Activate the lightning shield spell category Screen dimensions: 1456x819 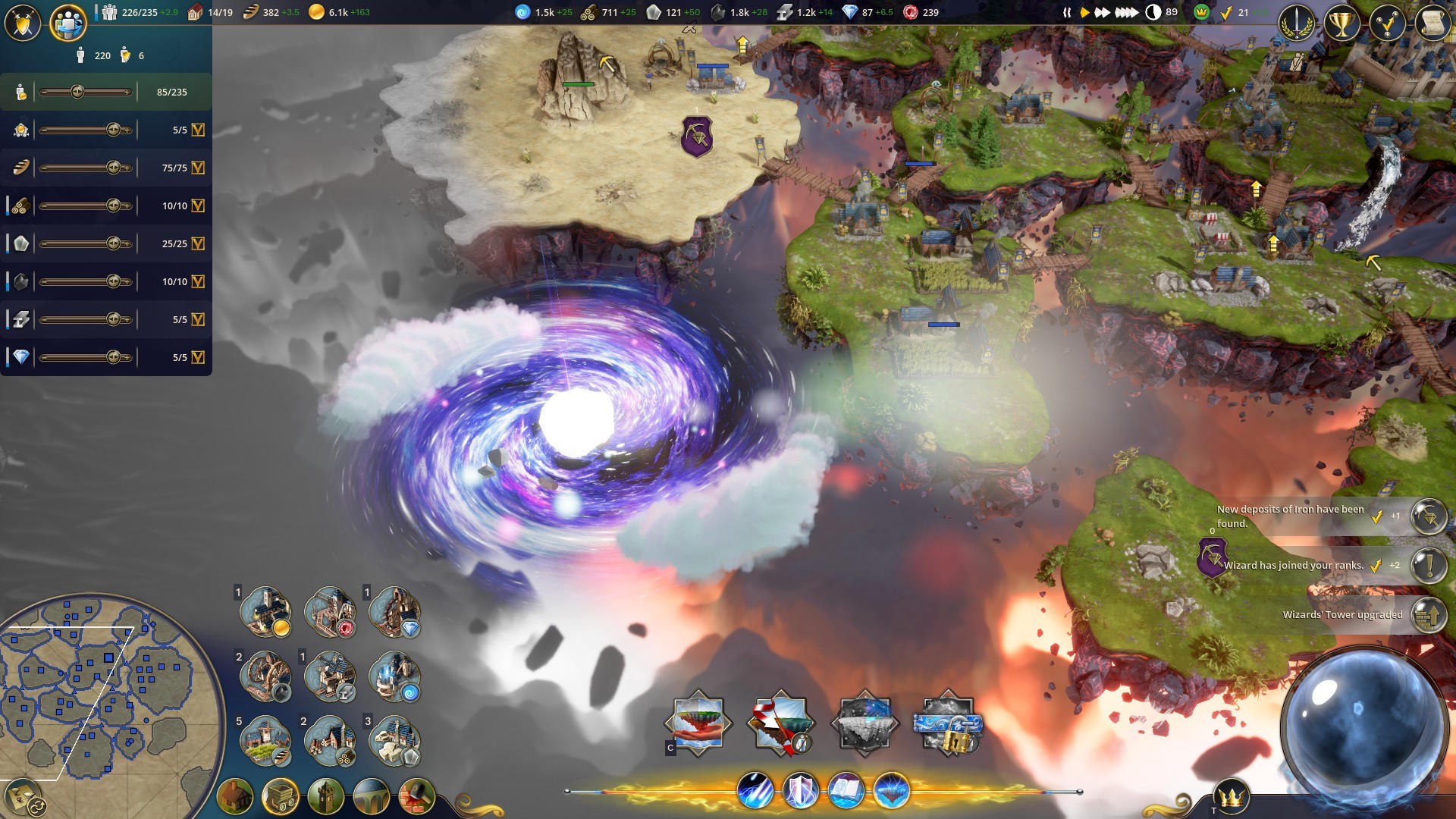[x=801, y=791]
